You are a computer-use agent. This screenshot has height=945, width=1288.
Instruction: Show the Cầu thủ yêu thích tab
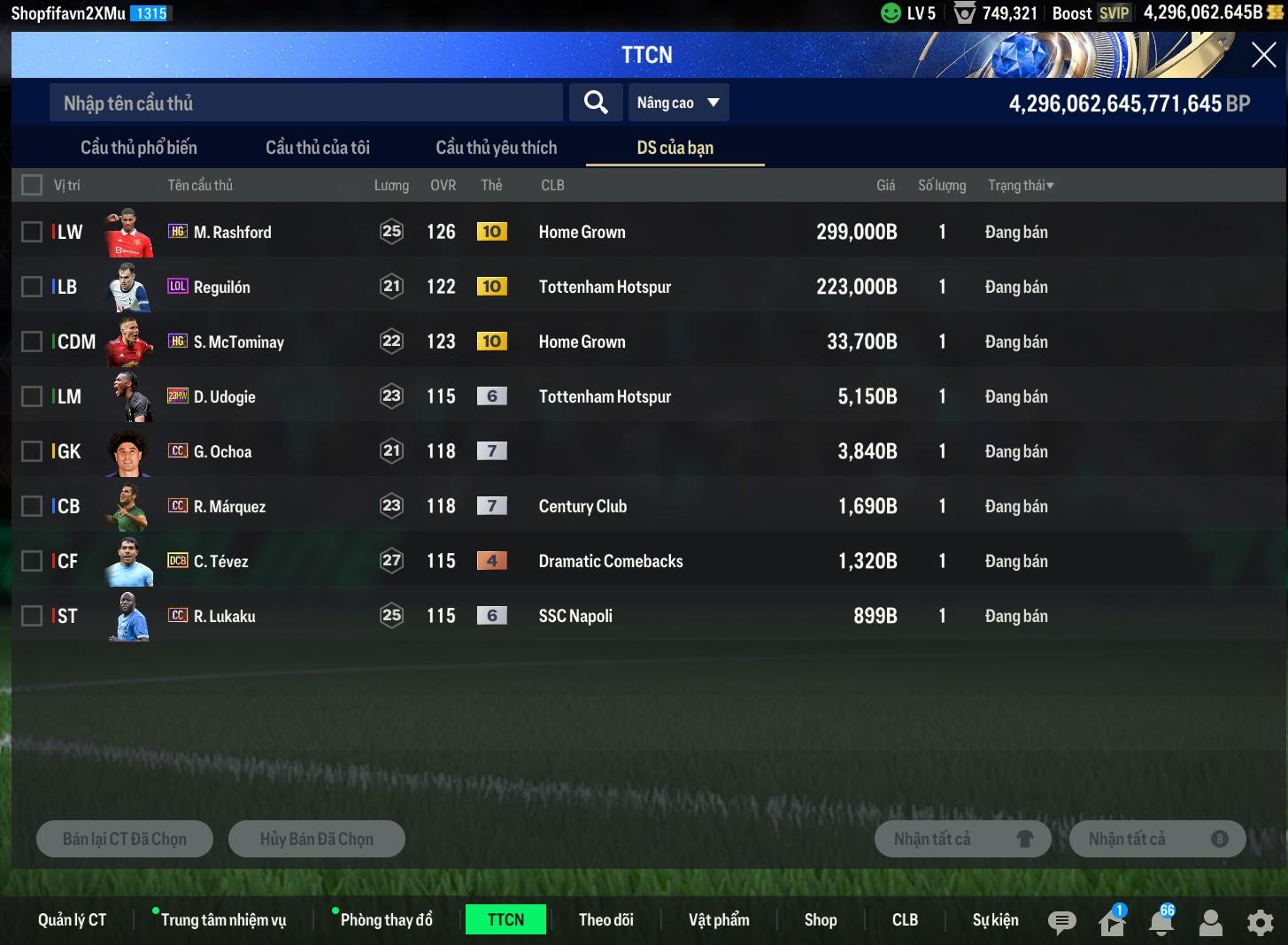(x=497, y=148)
